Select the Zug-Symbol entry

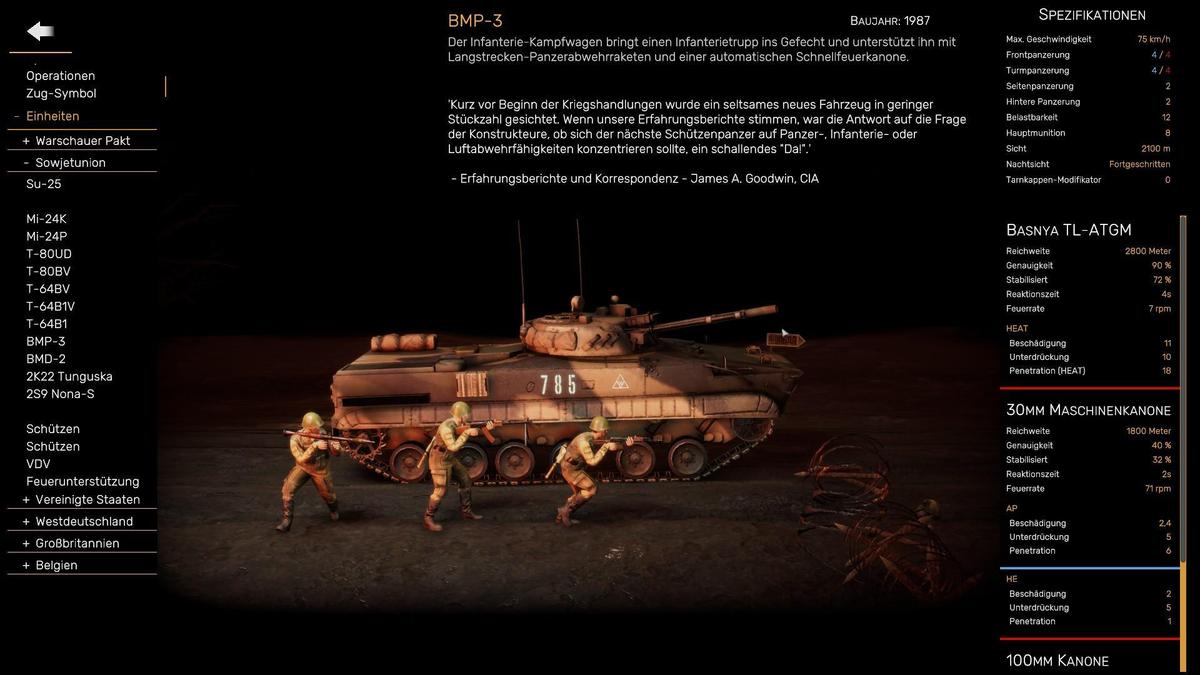(61, 93)
